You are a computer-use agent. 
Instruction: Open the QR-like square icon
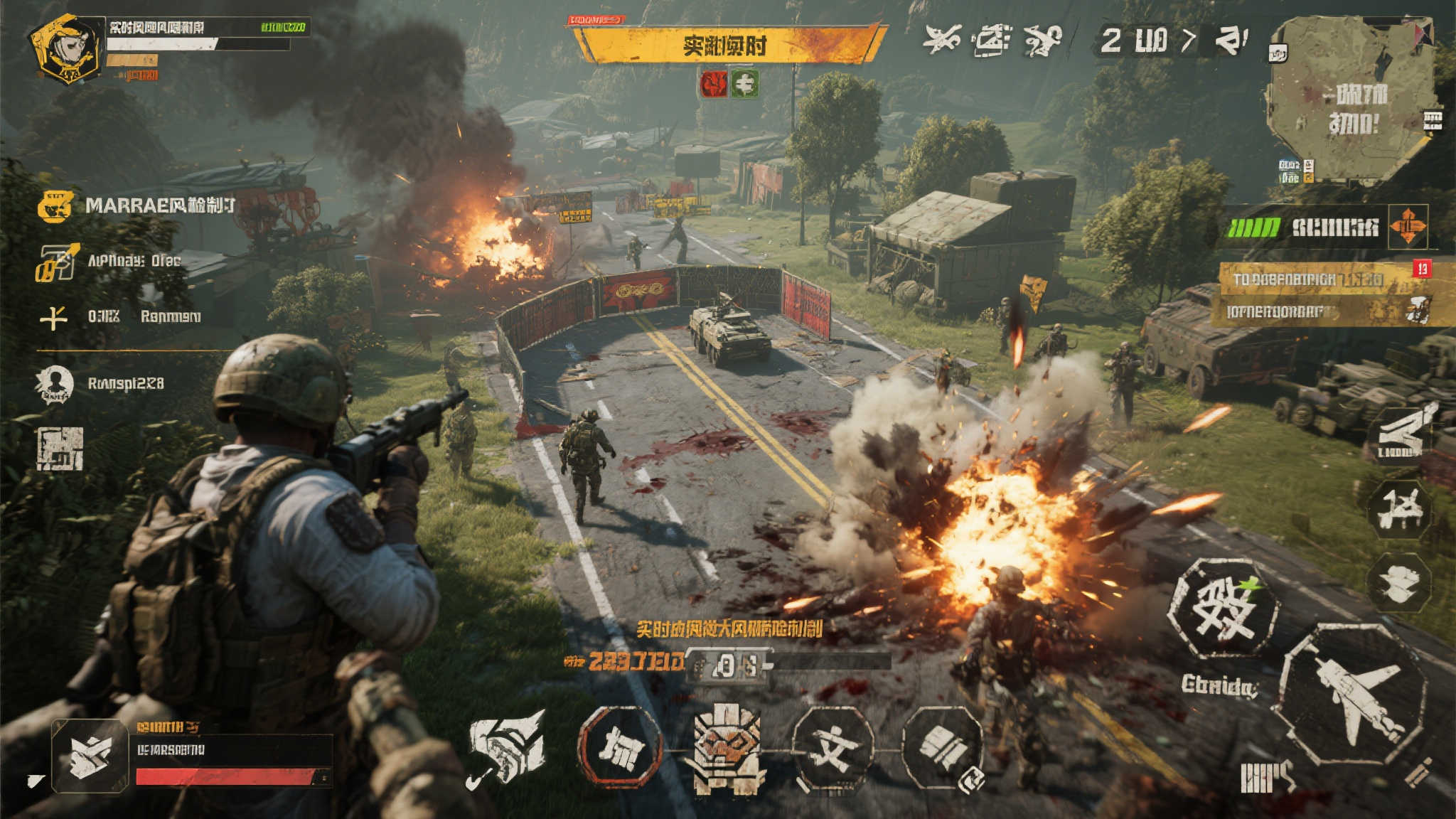click(x=60, y=449)
